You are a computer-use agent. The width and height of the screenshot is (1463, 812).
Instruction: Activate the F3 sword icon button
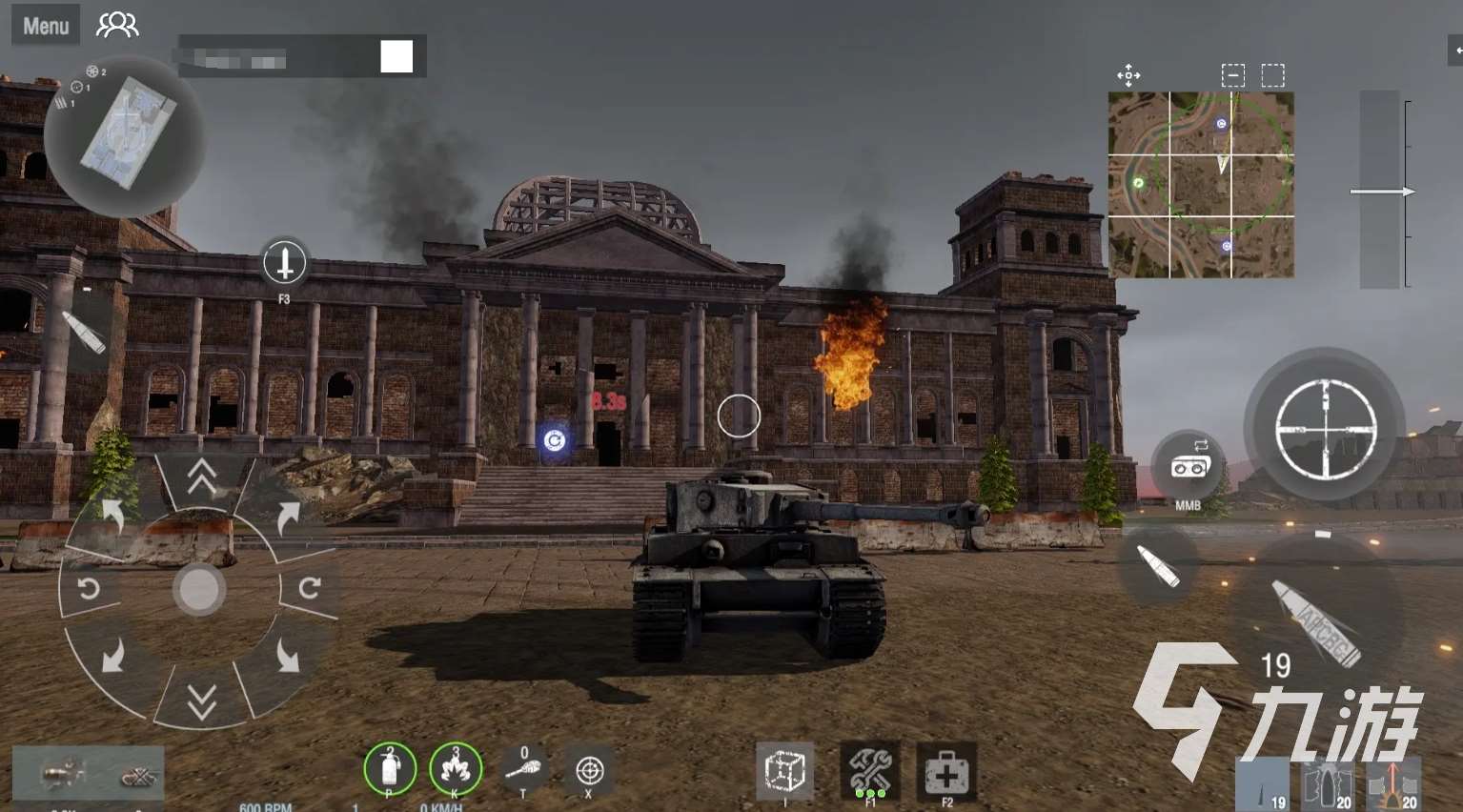[284, 262]
